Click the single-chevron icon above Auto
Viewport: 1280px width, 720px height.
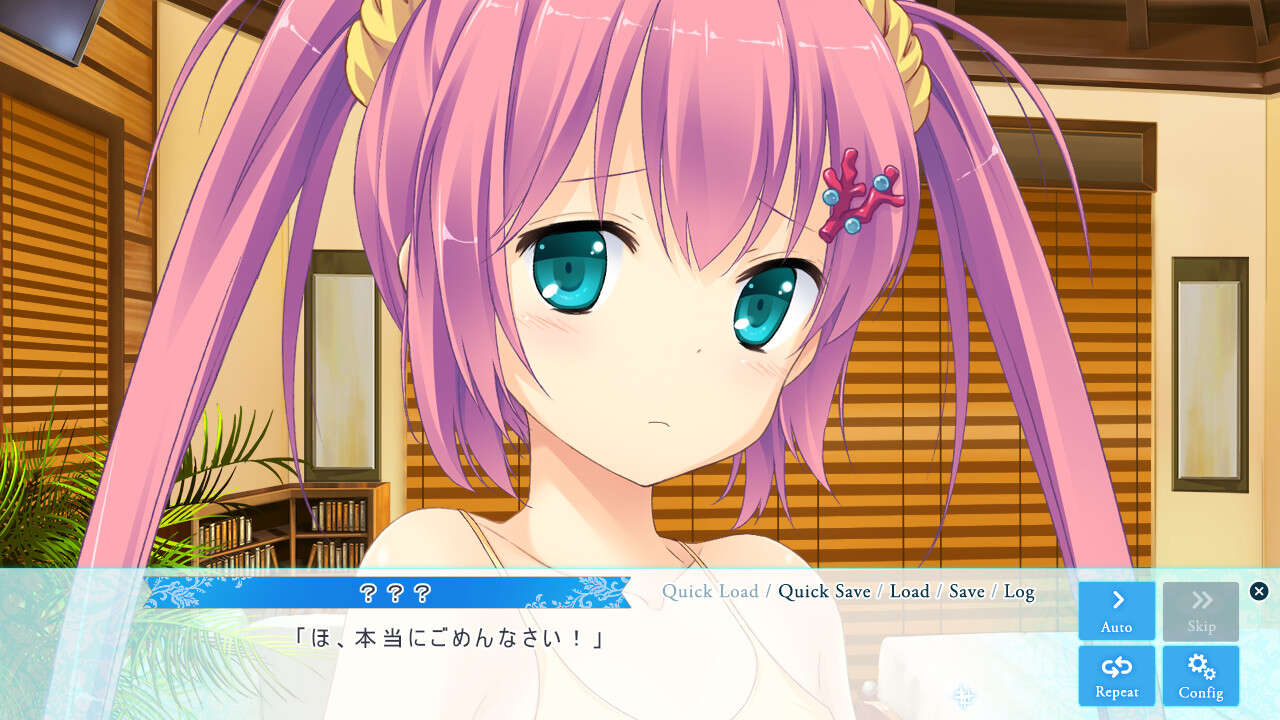[1116, 600]
